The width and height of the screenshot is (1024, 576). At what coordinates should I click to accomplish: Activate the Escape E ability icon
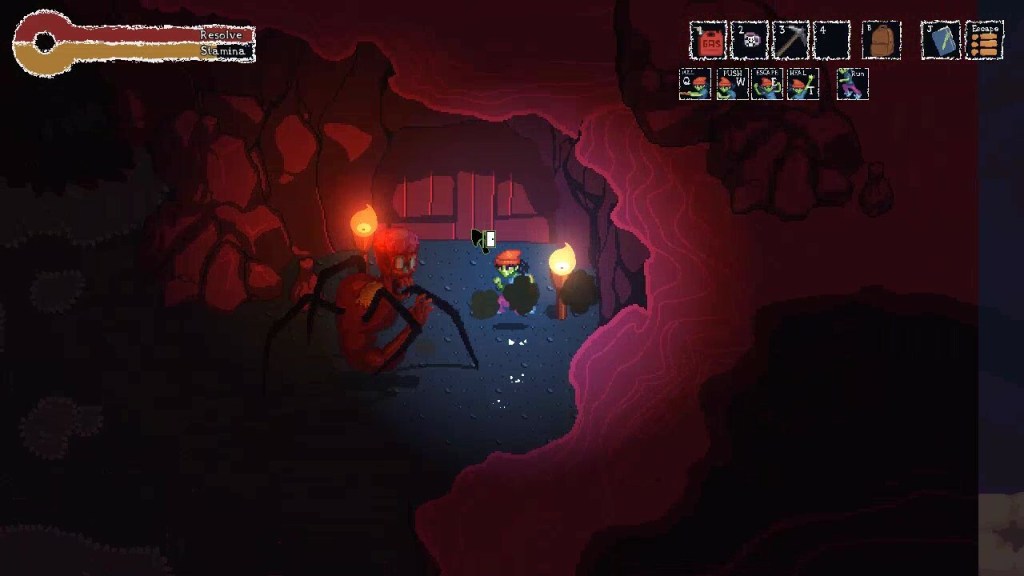pyautogui.click(x=767, y=84)
